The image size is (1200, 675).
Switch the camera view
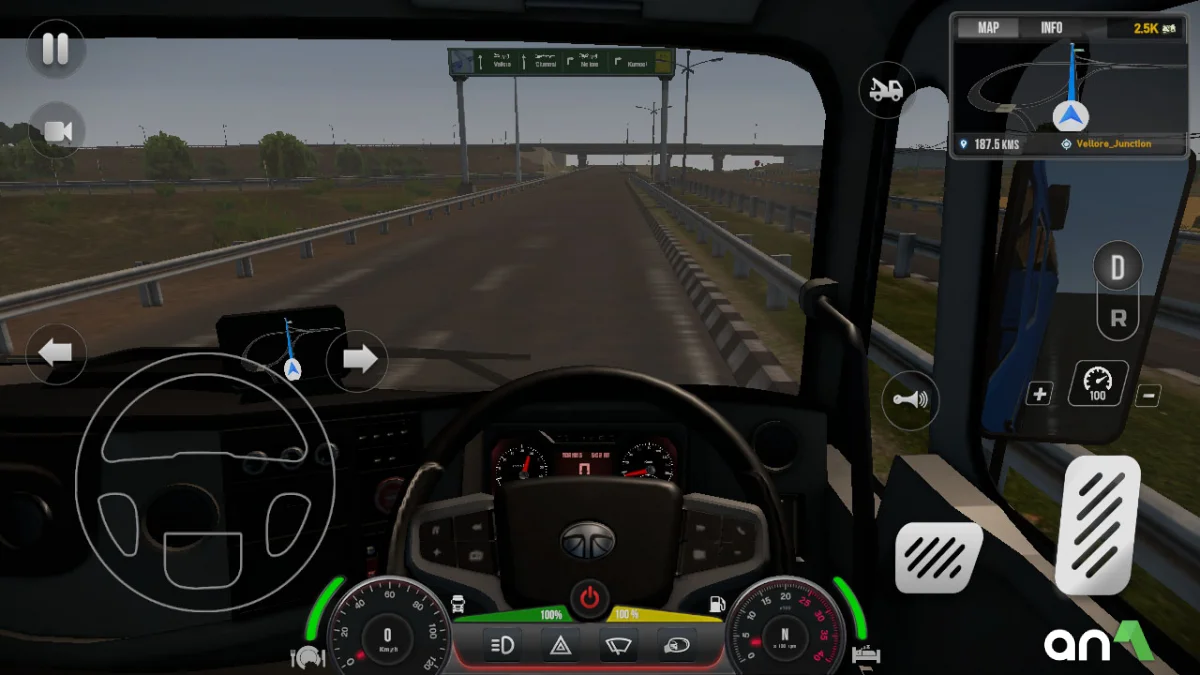pyautogui.click(x=56, y=131)
